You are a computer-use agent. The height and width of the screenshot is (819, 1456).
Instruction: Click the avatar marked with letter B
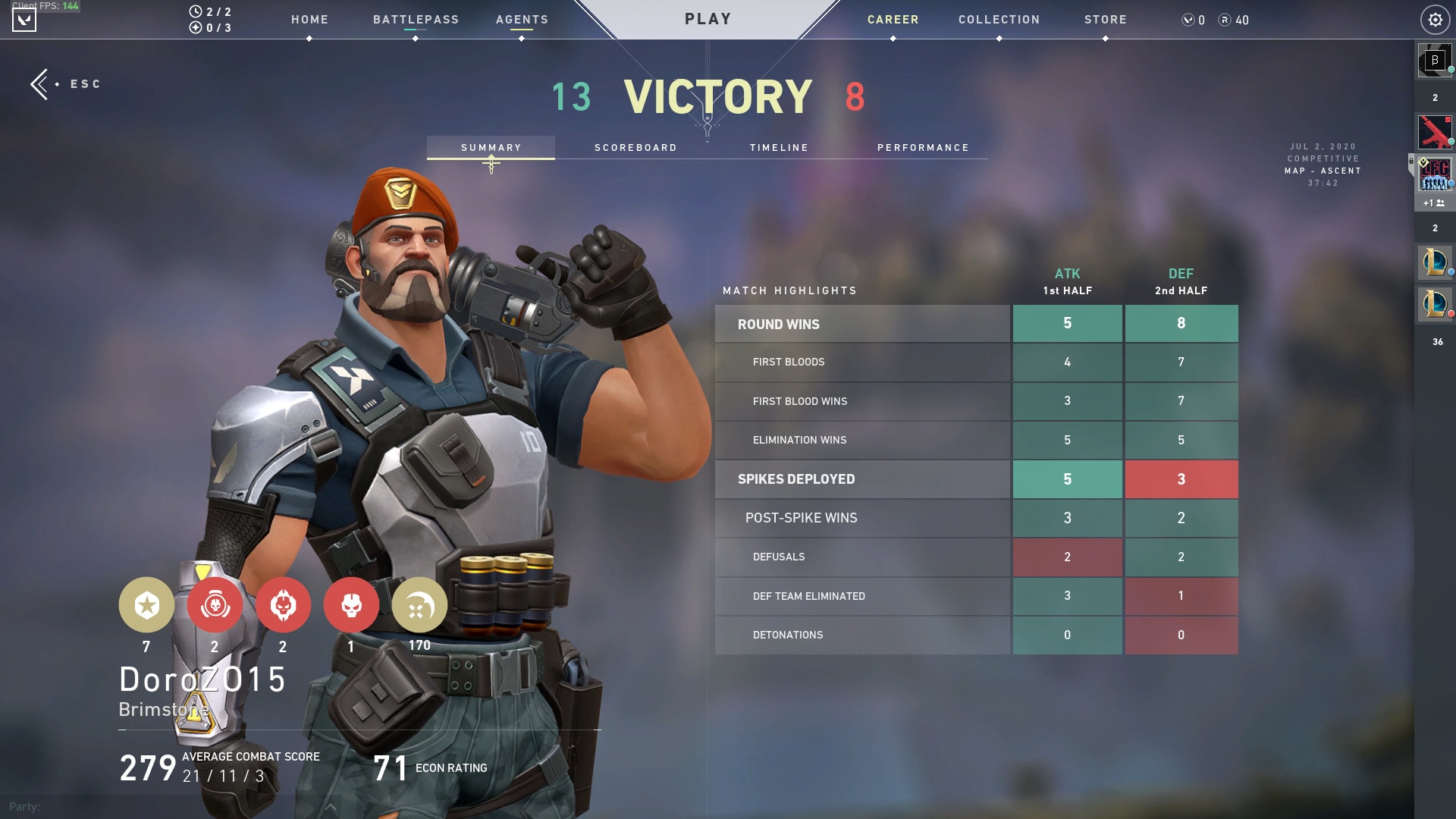pyautogui.click(x=1434, y=61)
